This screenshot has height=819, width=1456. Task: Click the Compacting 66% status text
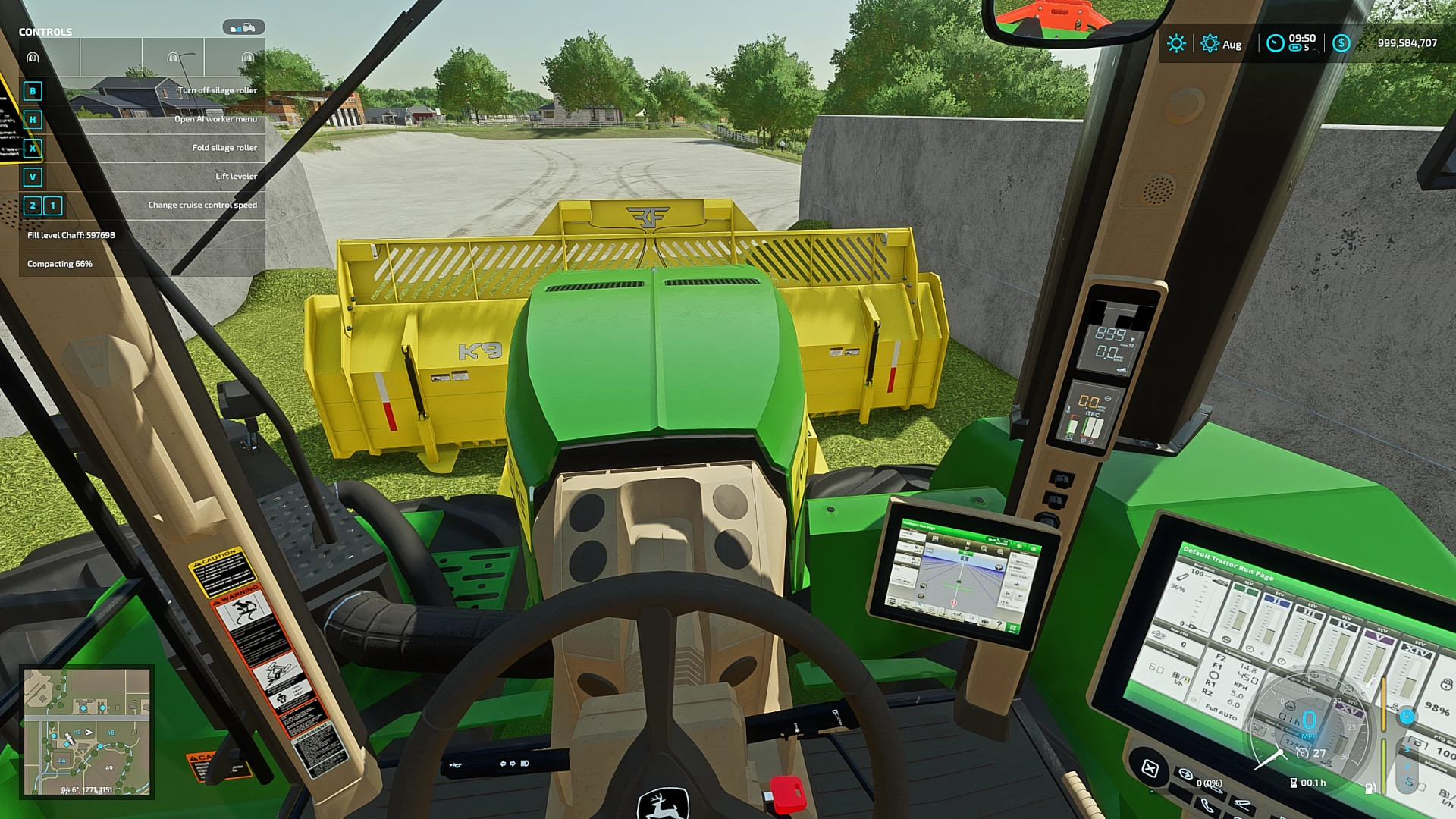[60, 264]
